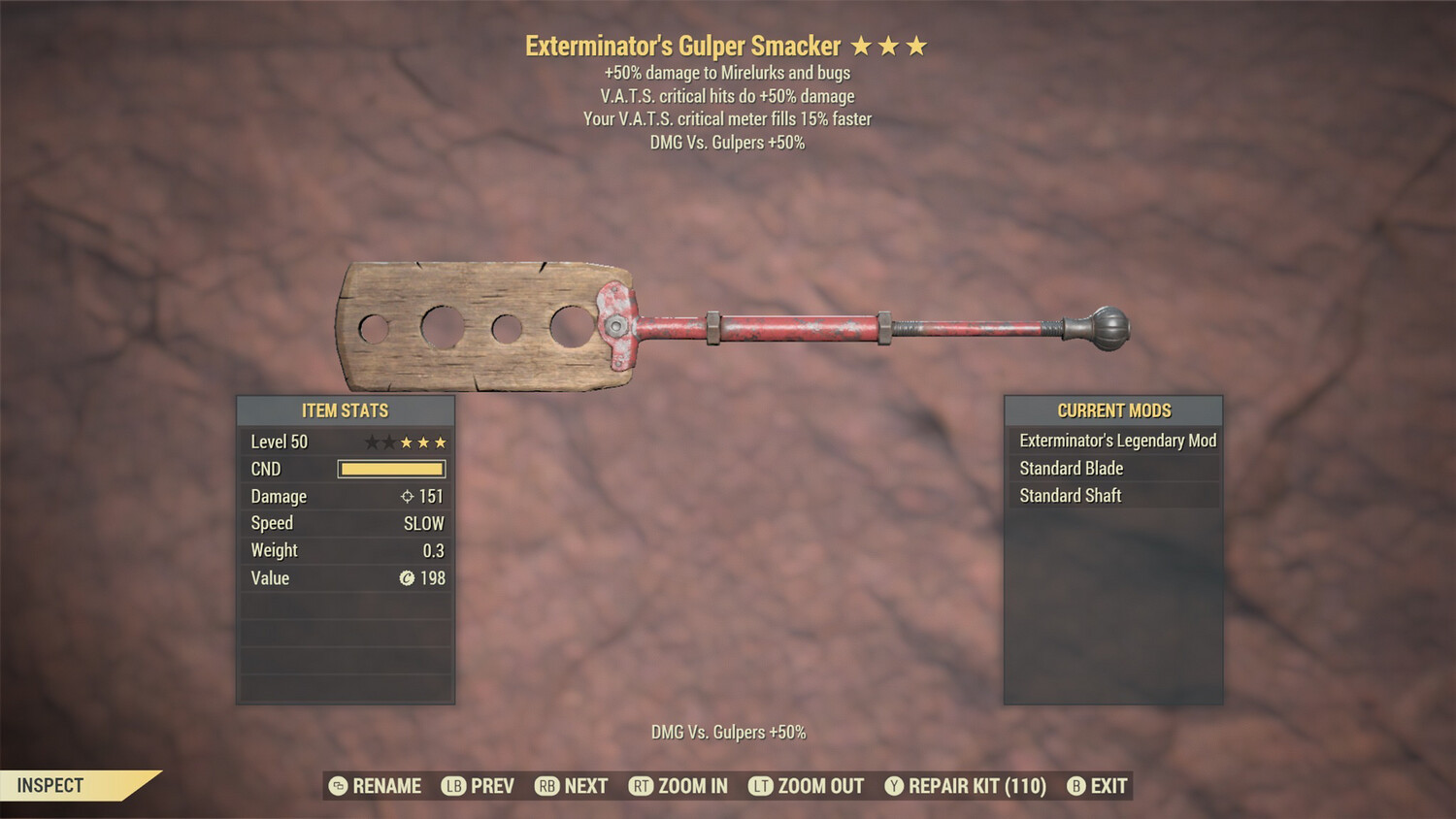Show the next item with Next
Screen dimensions: 1456x819
point(572,786)
